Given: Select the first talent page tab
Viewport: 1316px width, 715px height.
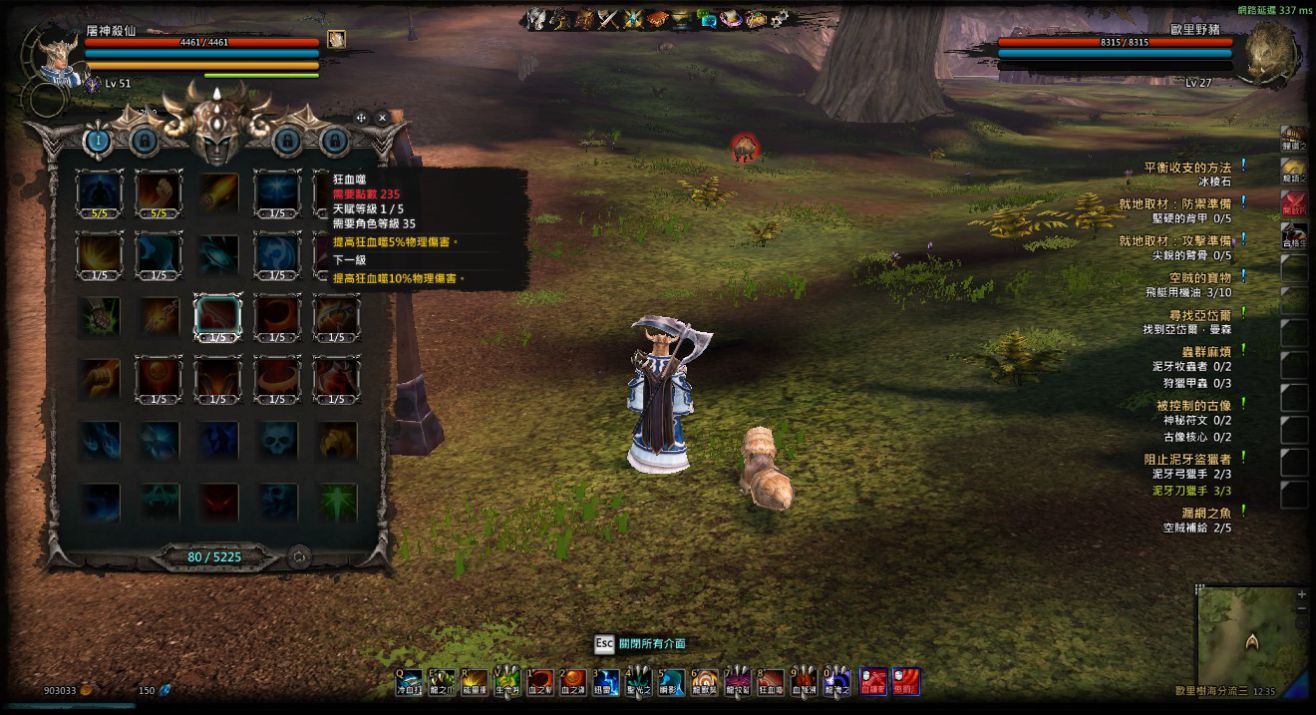Looking at the screenshot, I should [x=97, y=141].
